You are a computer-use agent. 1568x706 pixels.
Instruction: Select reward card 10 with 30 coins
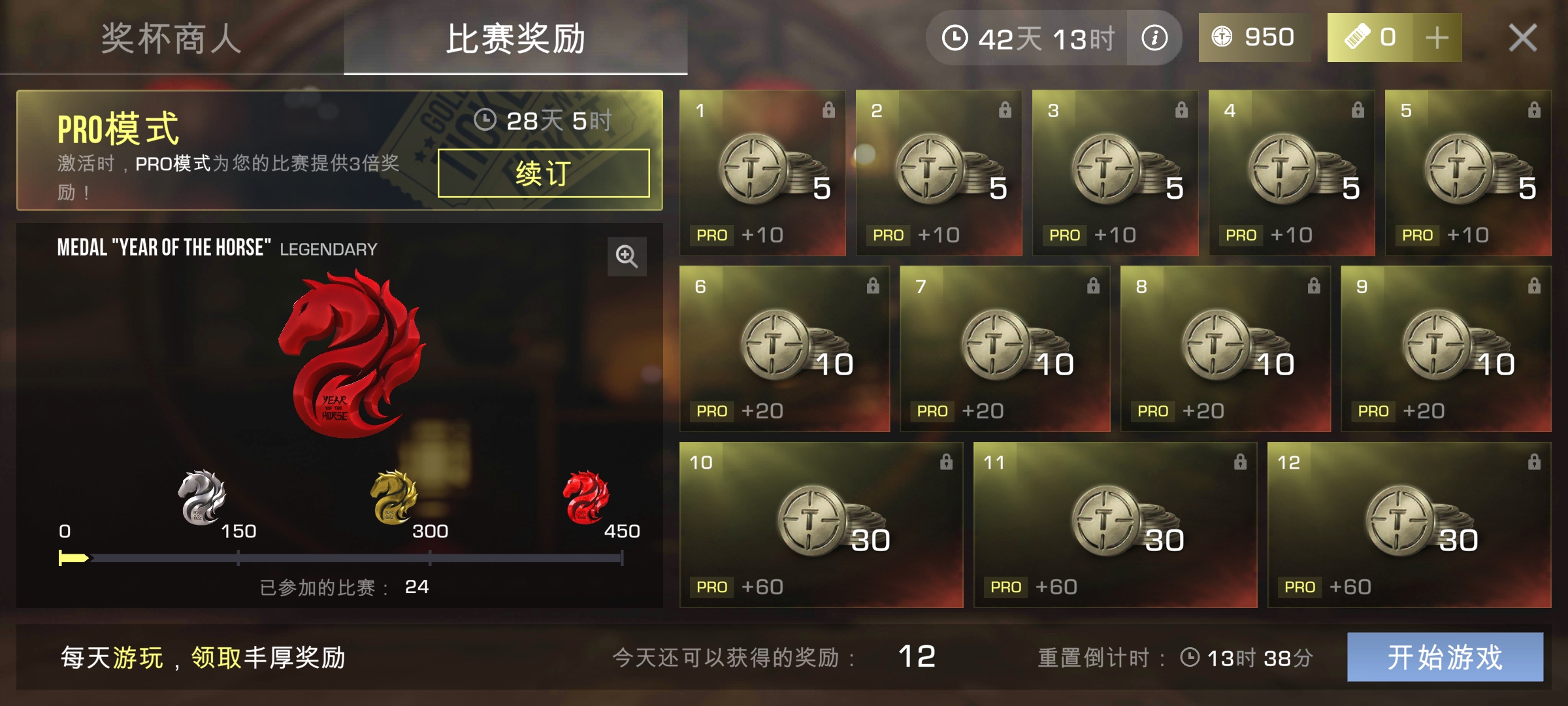(820, 526)
